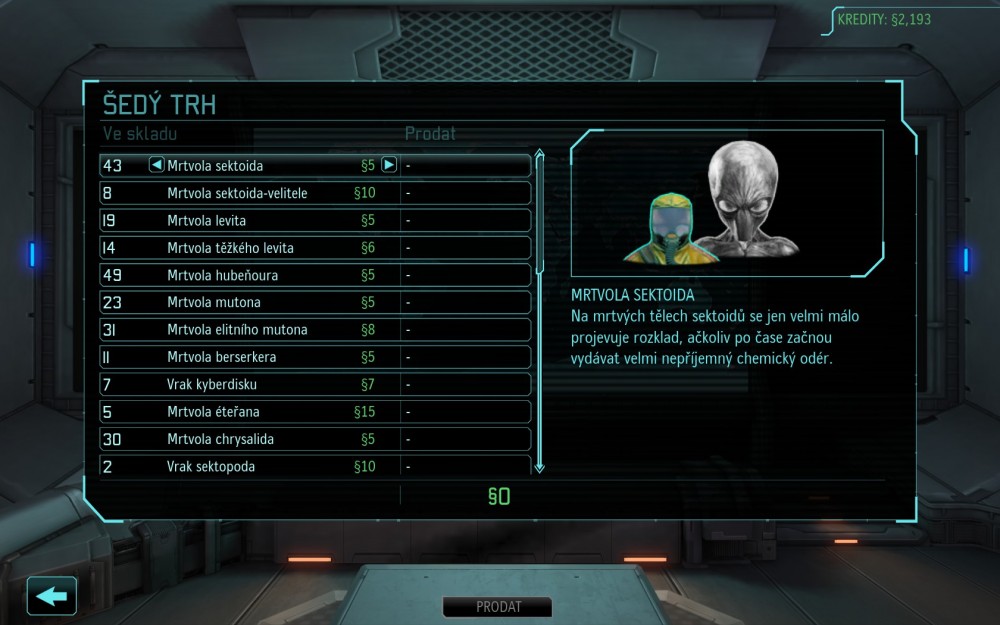Choose the Mrtvola berserkera row
1000x625 pixels.
point(315,357)
